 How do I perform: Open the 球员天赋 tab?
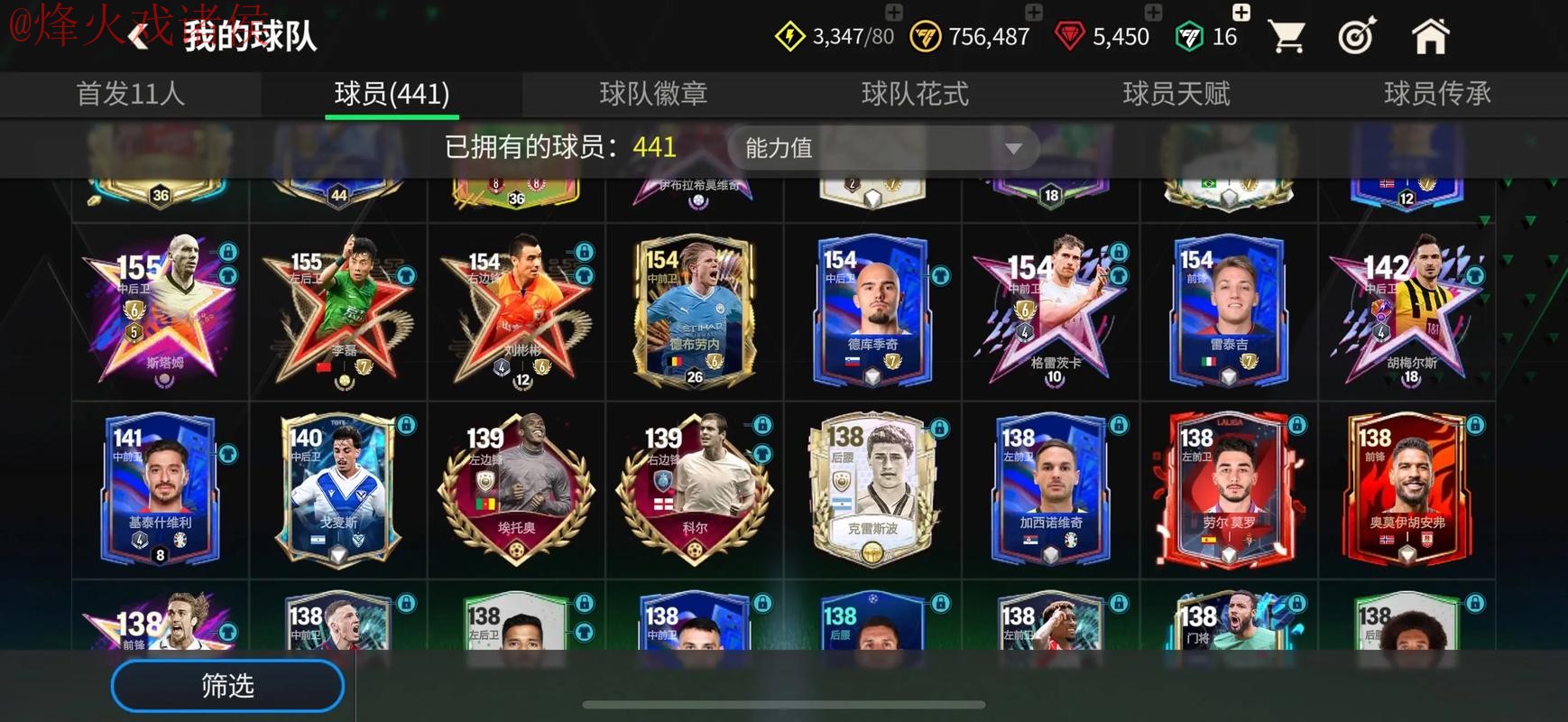point(1176,93)
